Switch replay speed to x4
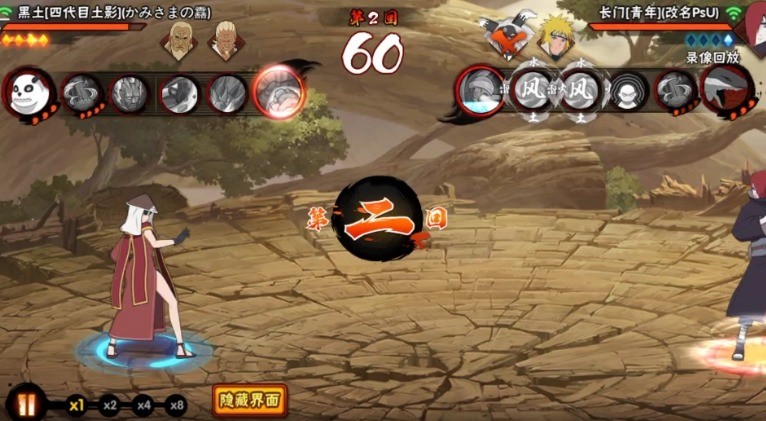766x421 pixels. pyautogui.click(x=143, y=405)
